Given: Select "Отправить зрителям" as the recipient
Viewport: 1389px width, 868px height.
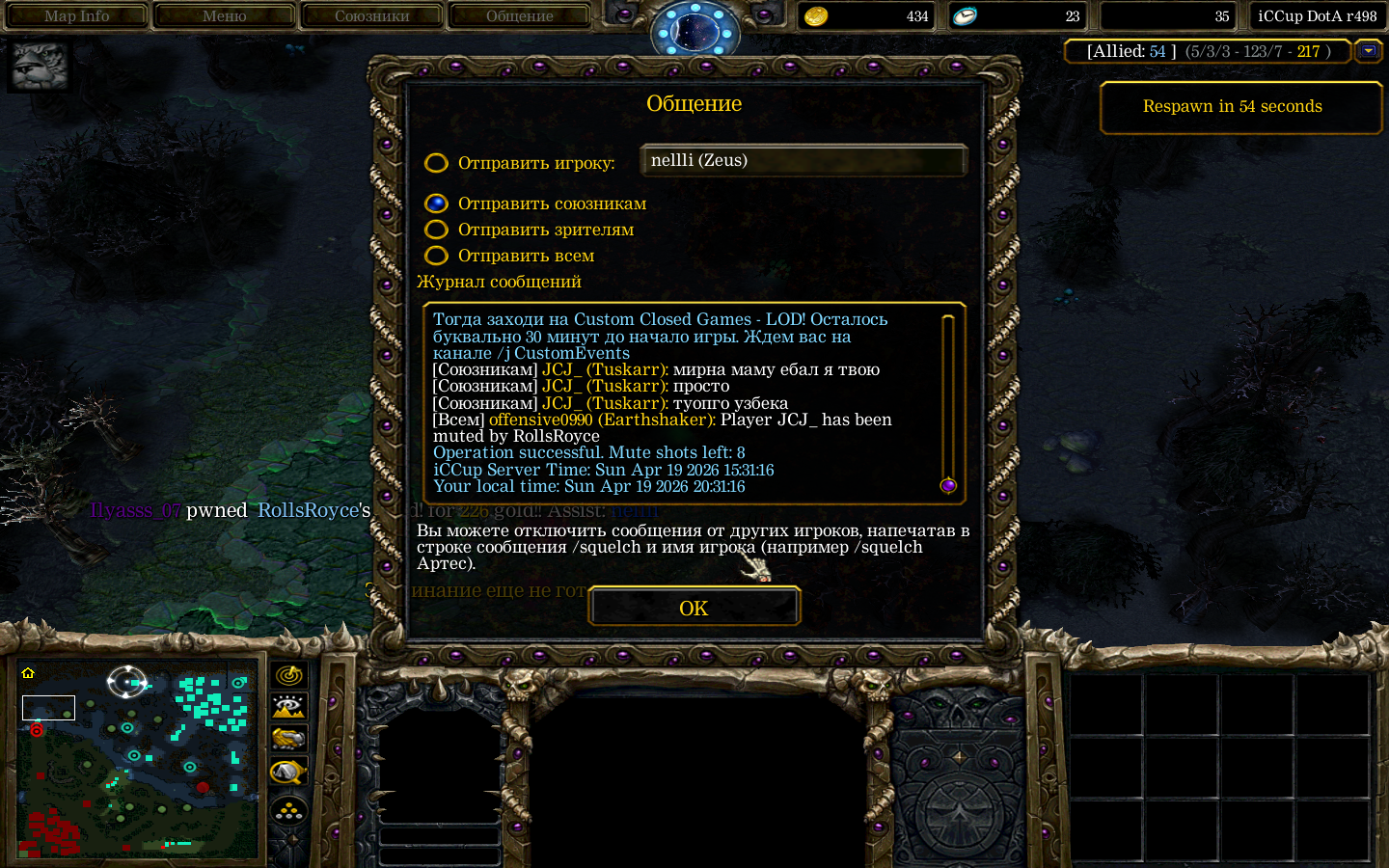Looking at the screenshot, I should coord(437,230).
